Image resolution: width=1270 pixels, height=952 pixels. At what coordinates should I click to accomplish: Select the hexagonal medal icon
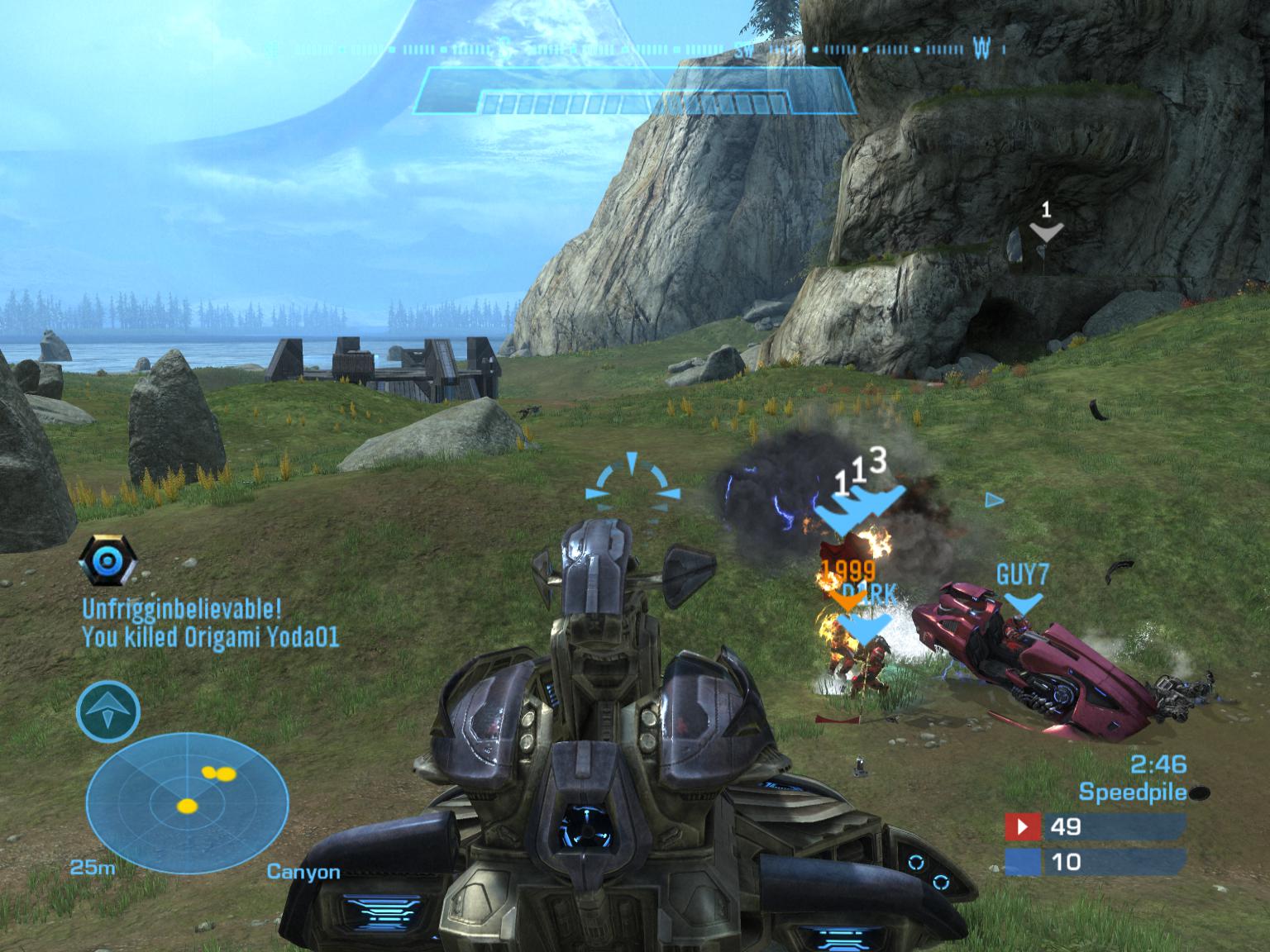(106, 561)
